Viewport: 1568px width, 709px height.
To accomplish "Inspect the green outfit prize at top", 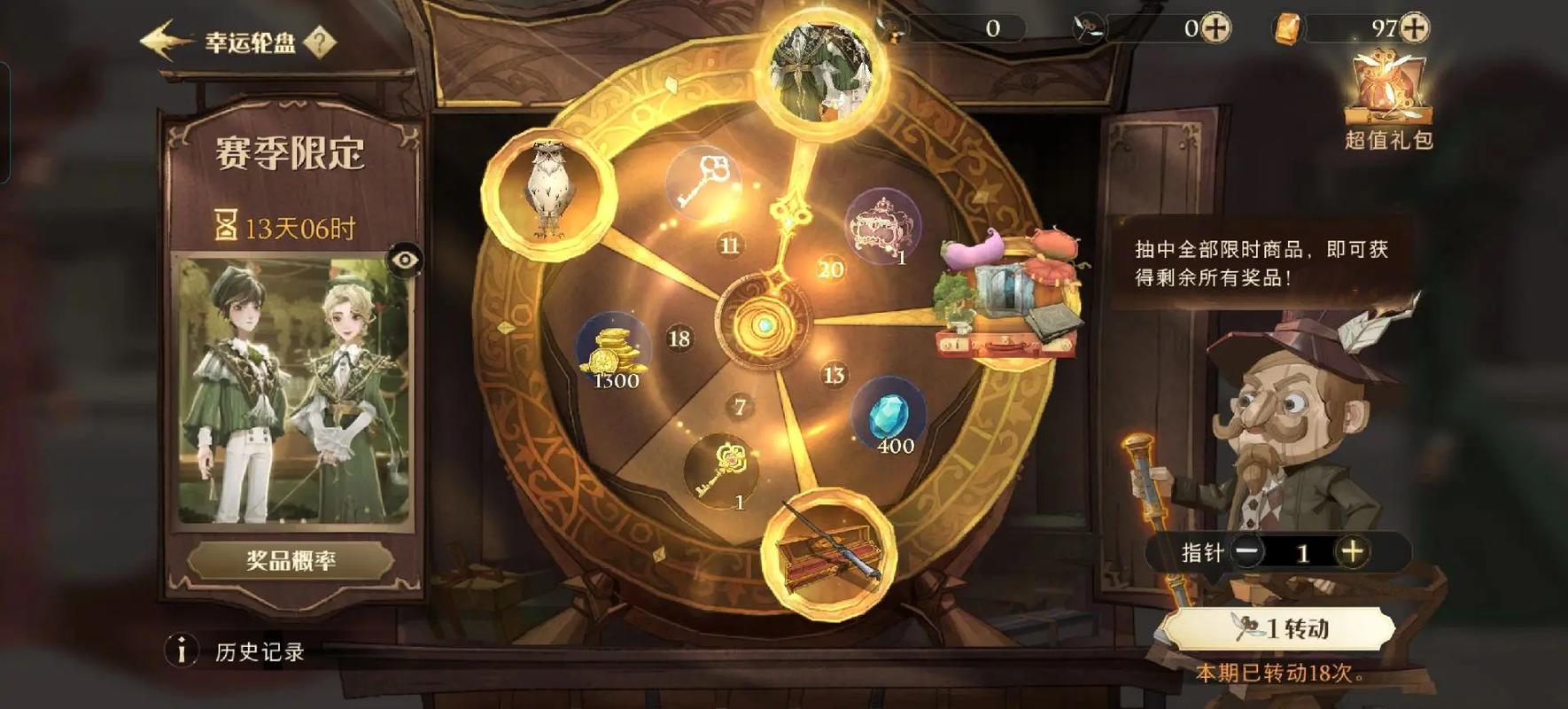I will pyautogui.click(x=823, y=73).
